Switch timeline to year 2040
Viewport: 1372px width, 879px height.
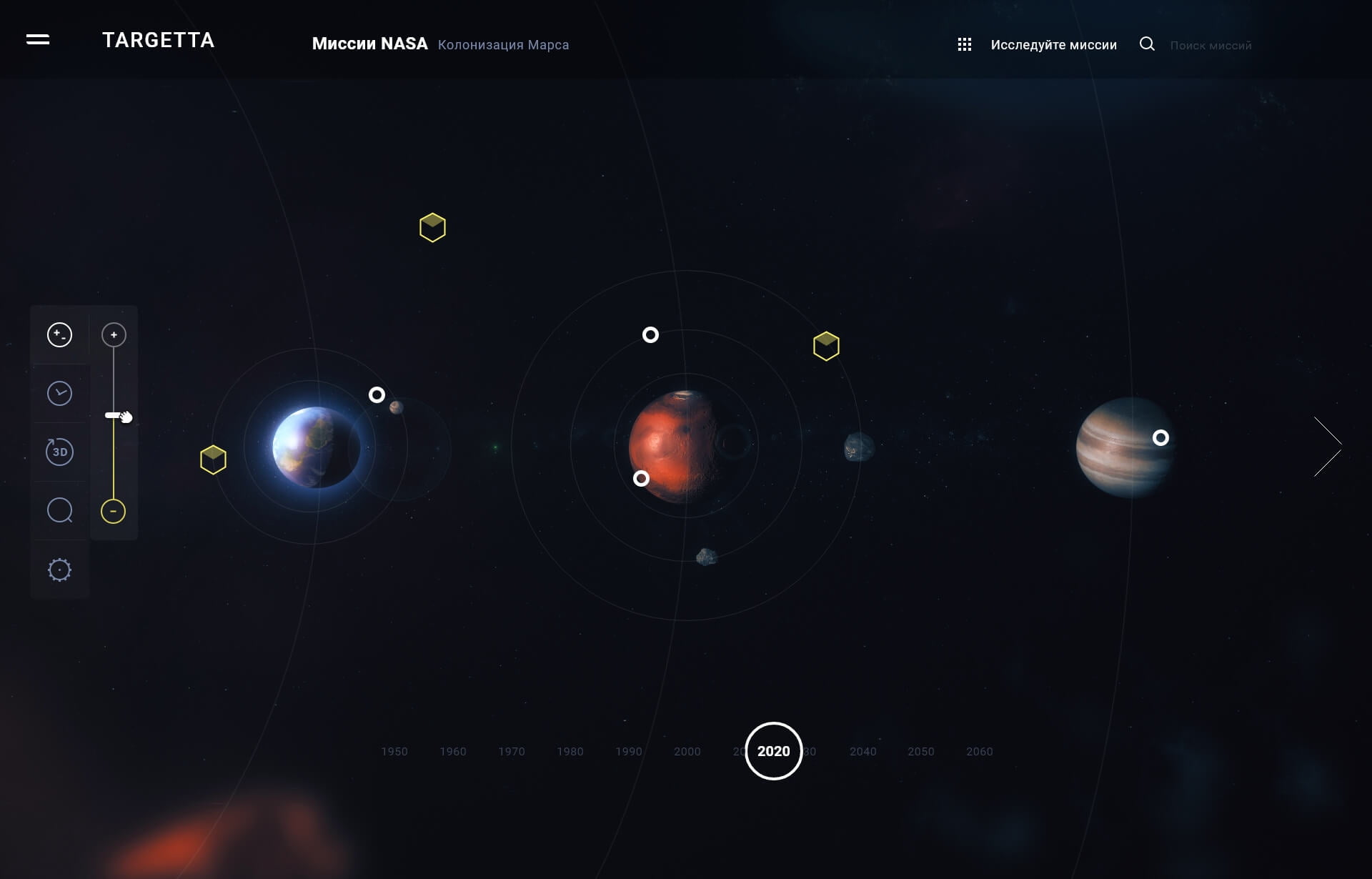click(863, 752)
